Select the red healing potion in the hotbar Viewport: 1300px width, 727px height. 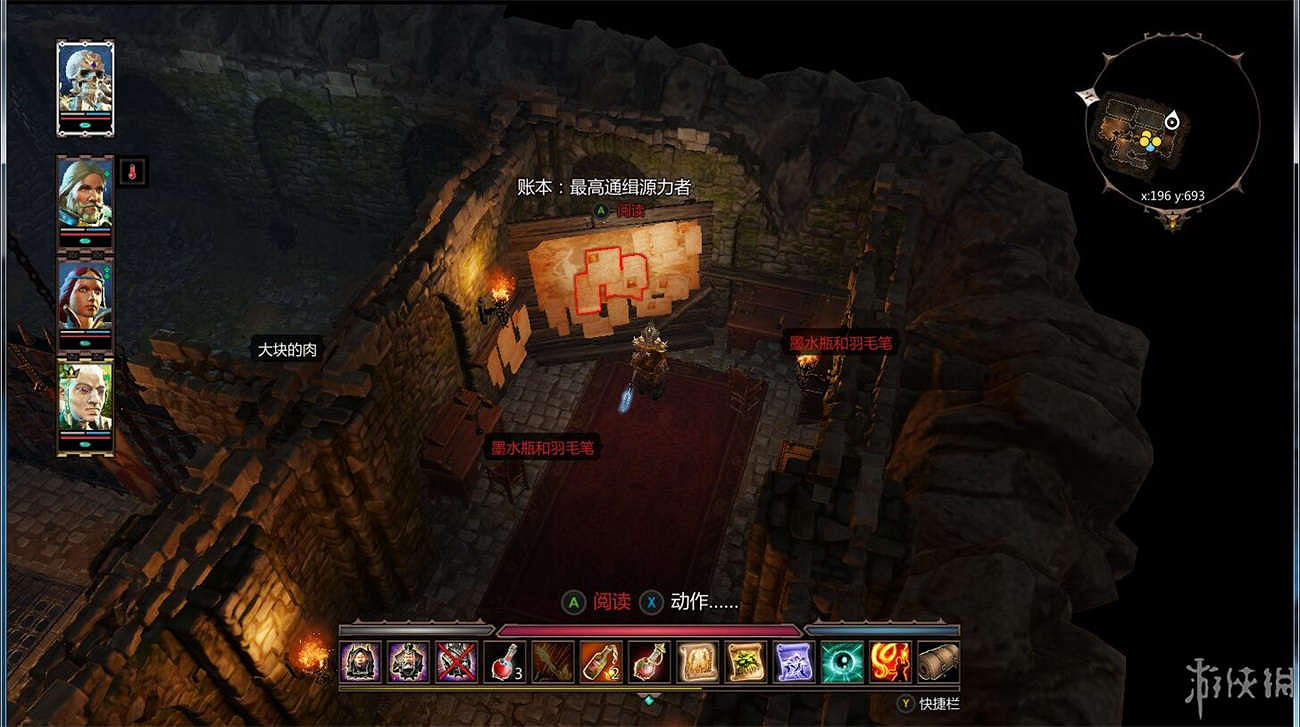coord(506,661)
